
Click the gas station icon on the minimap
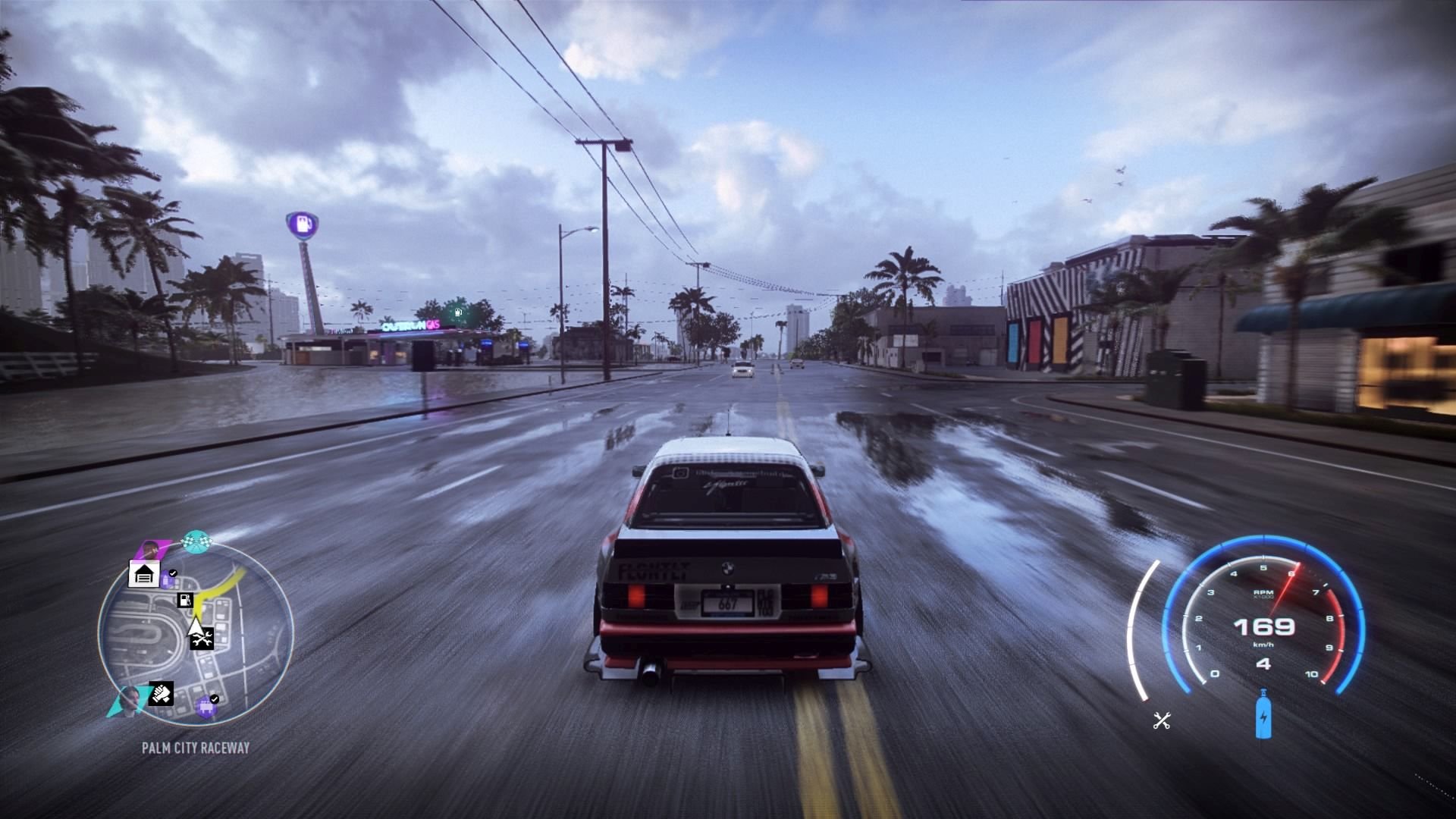185,601
